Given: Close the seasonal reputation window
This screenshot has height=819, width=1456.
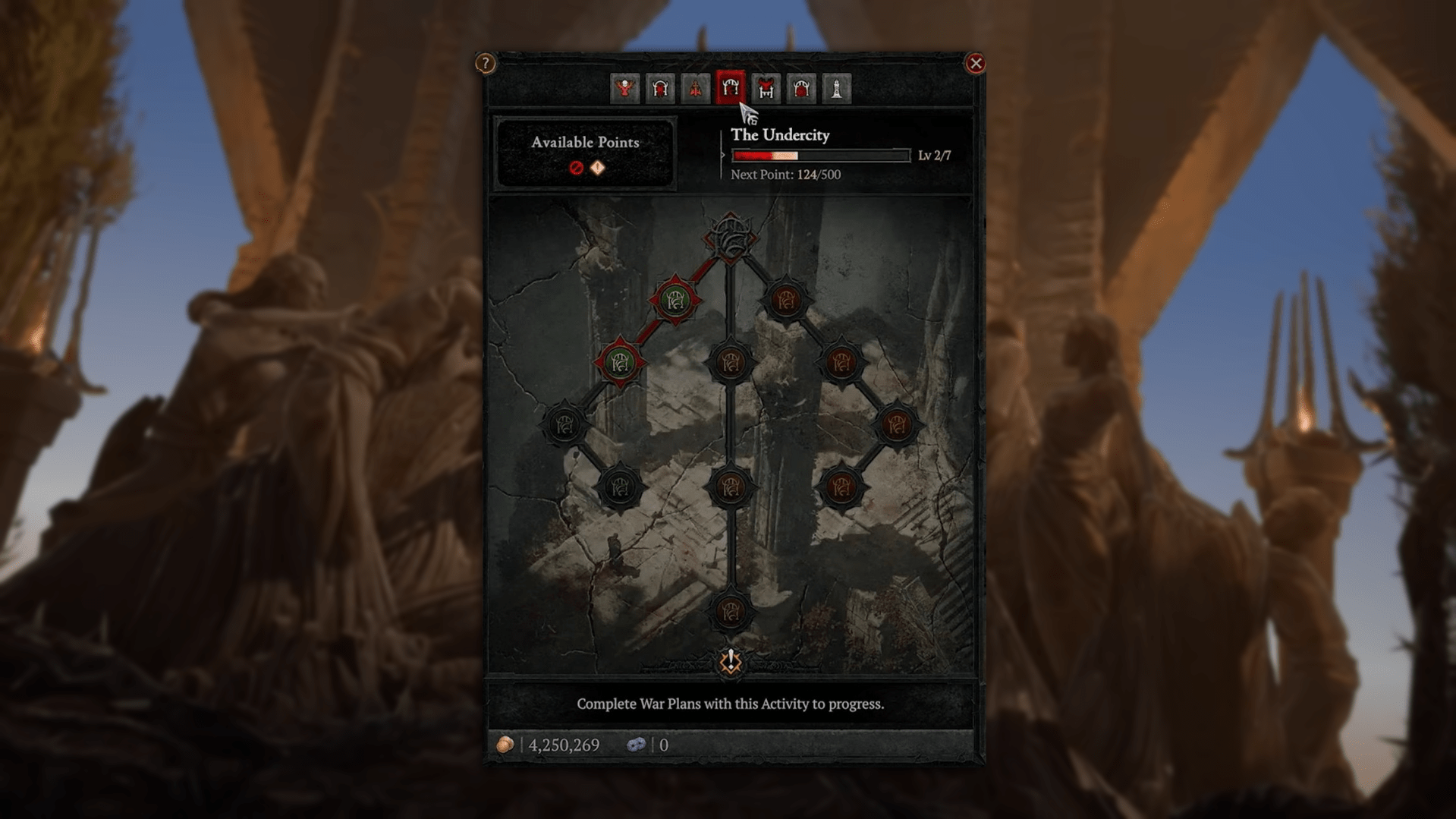Looking at the screenshot, I should pos(976,64).
